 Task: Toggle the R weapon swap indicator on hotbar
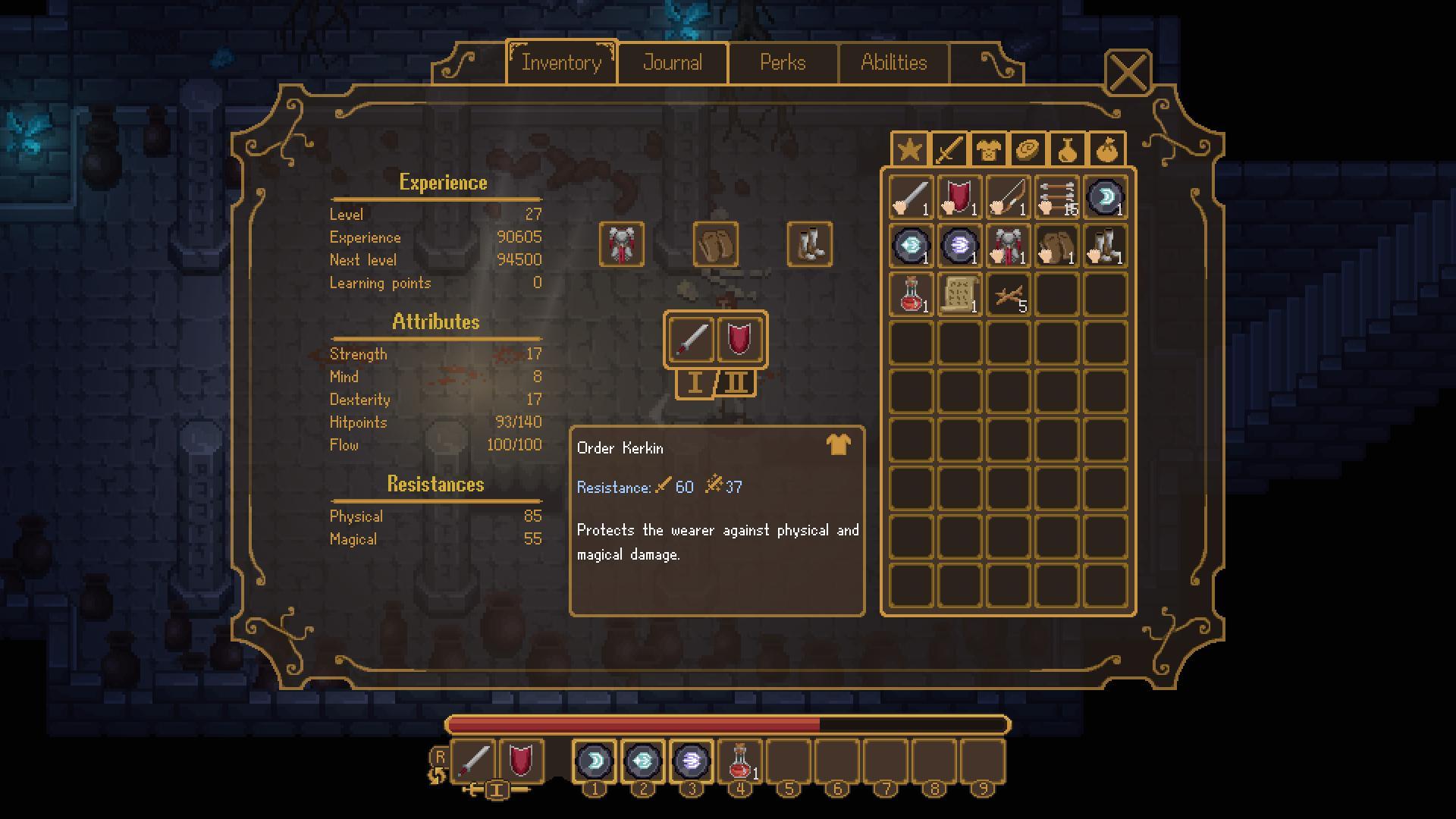point(440,756)
